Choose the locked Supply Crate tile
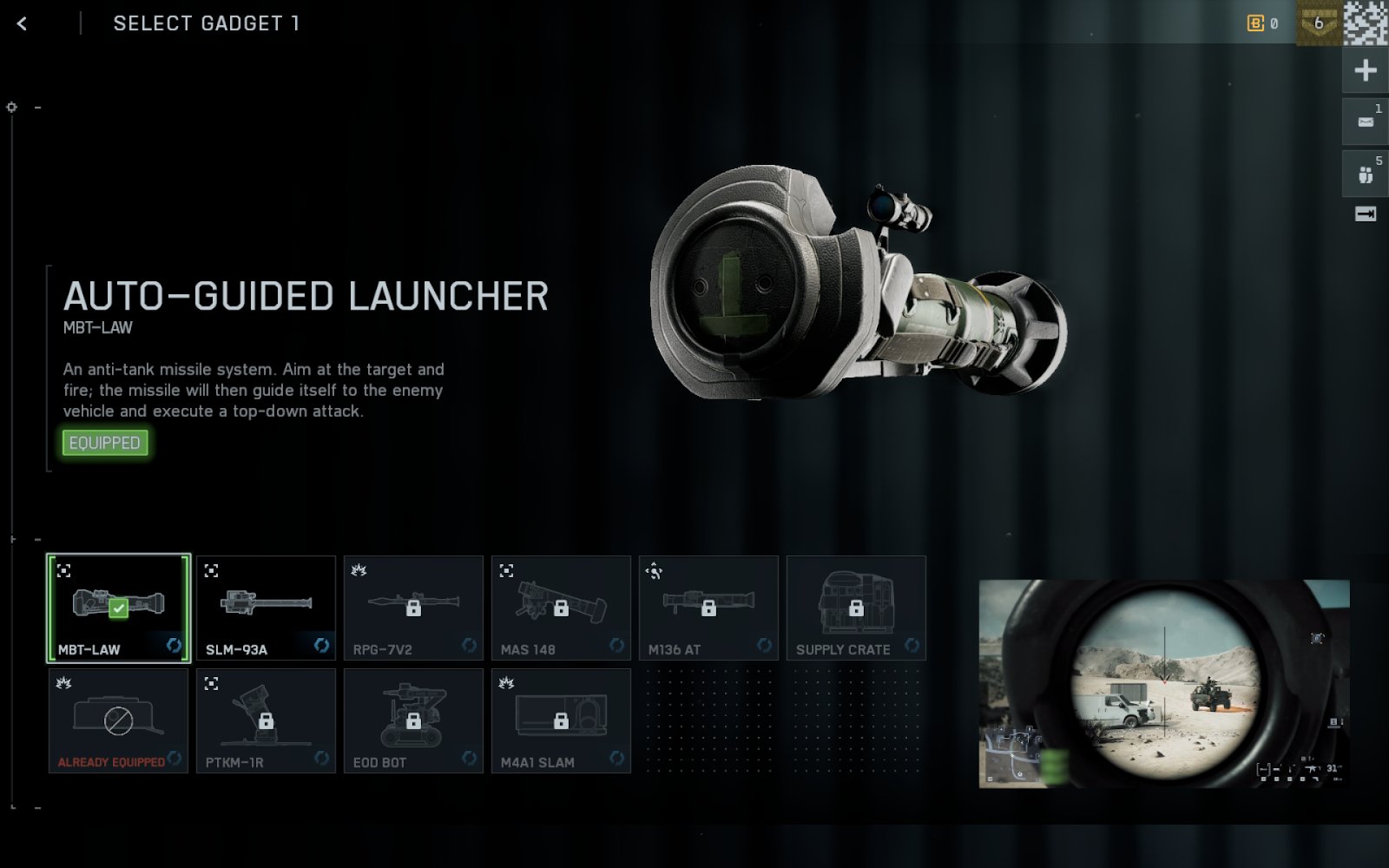 [856, 608]
